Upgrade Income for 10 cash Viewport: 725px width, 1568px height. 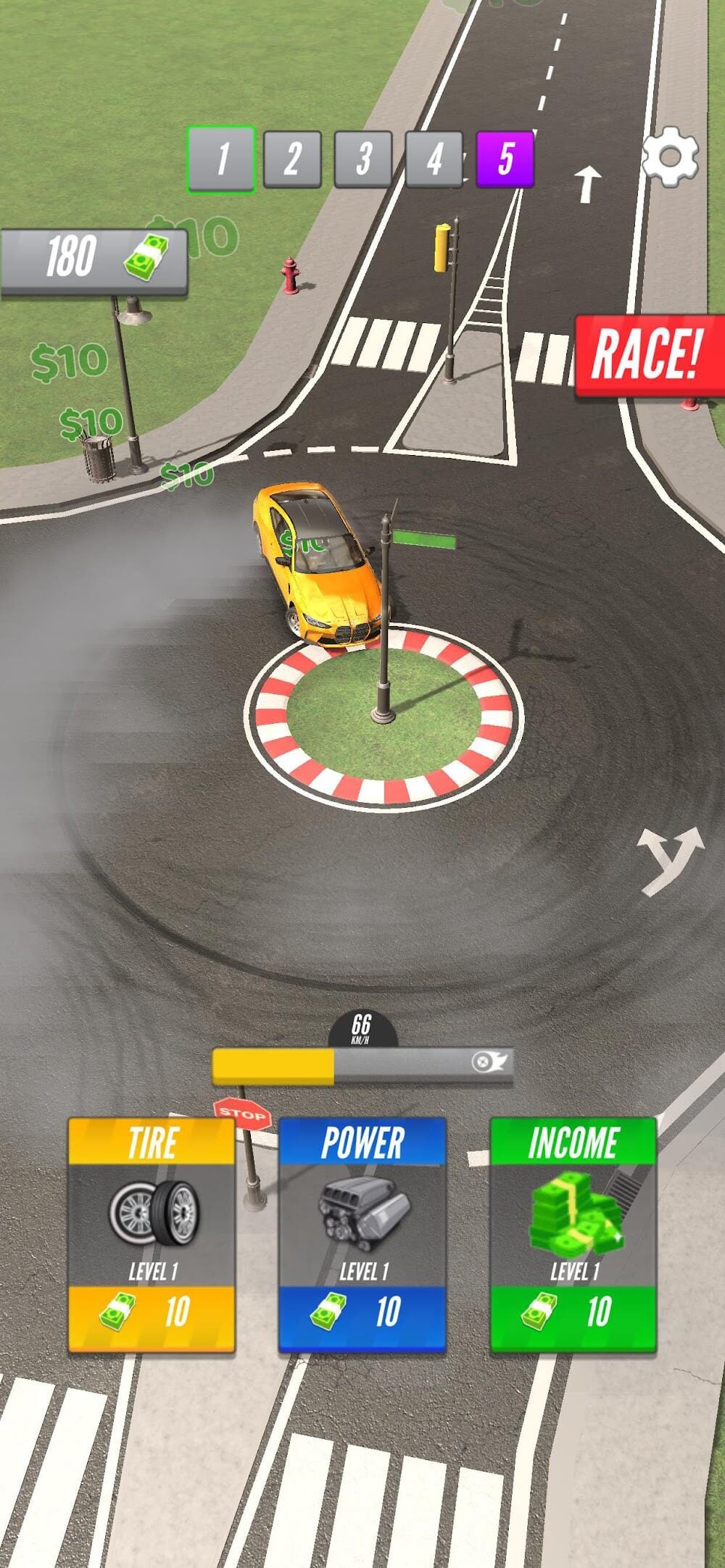click(x=573, y=1235)
